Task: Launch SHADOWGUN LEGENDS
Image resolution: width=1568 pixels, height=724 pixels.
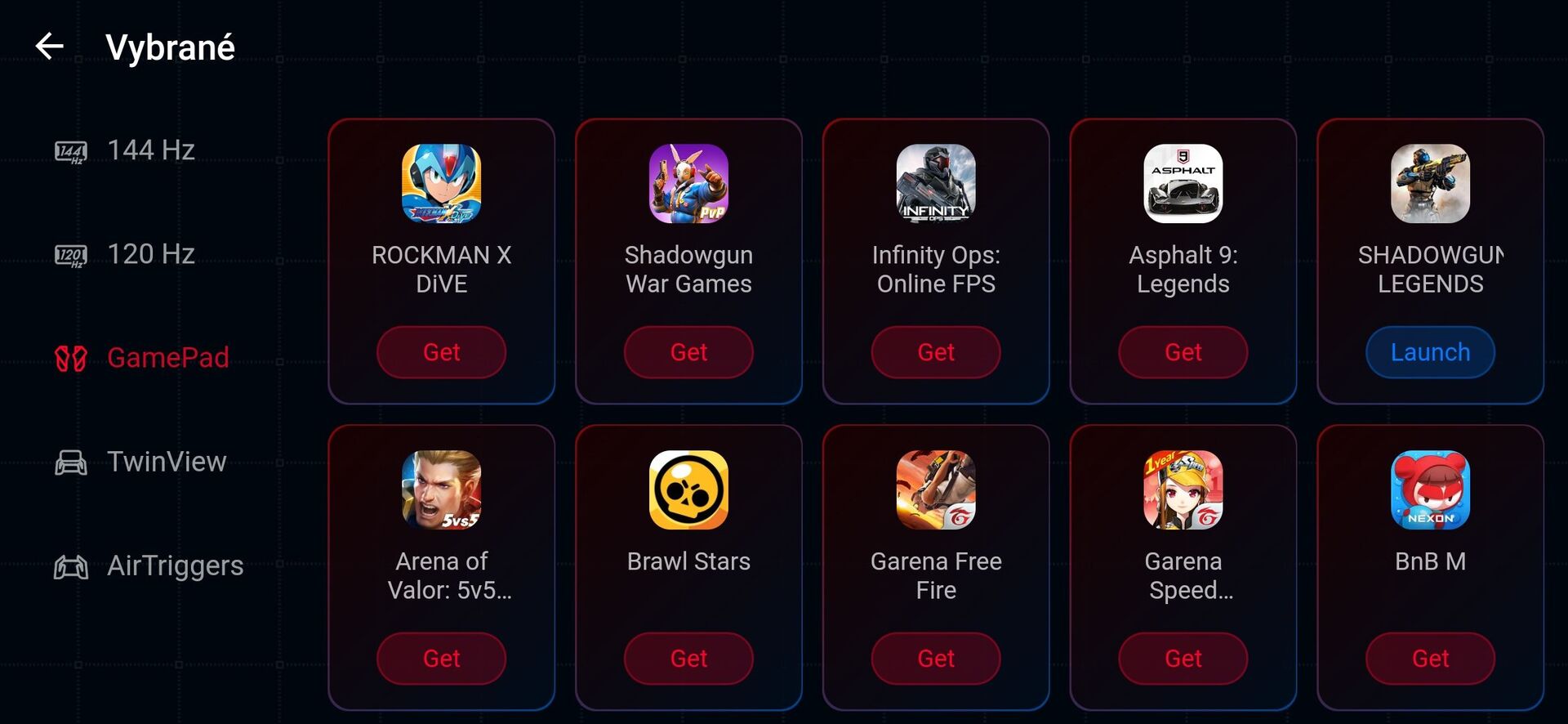Action: (x=1430, y=352)
